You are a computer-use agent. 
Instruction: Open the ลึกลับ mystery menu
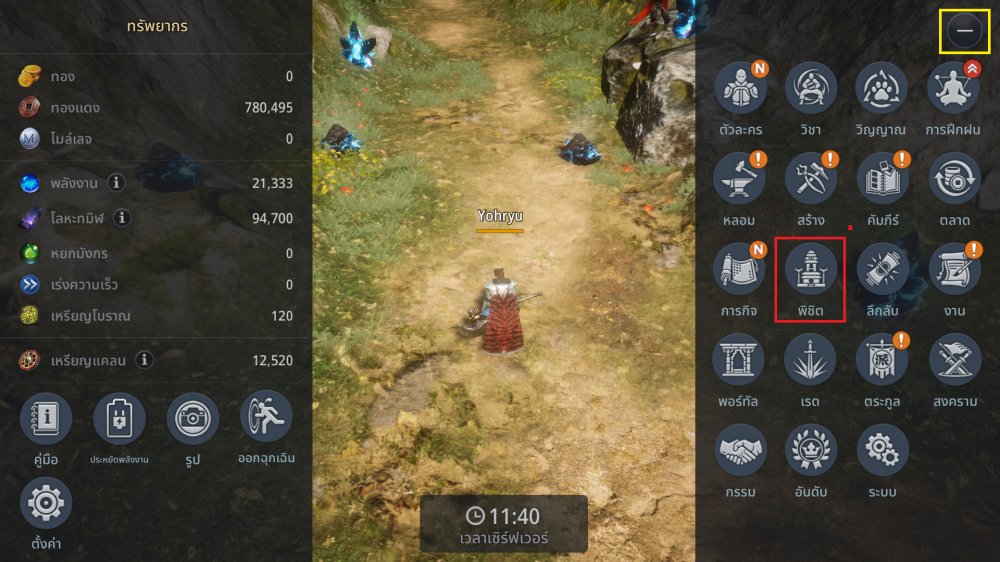pos(881,269)
